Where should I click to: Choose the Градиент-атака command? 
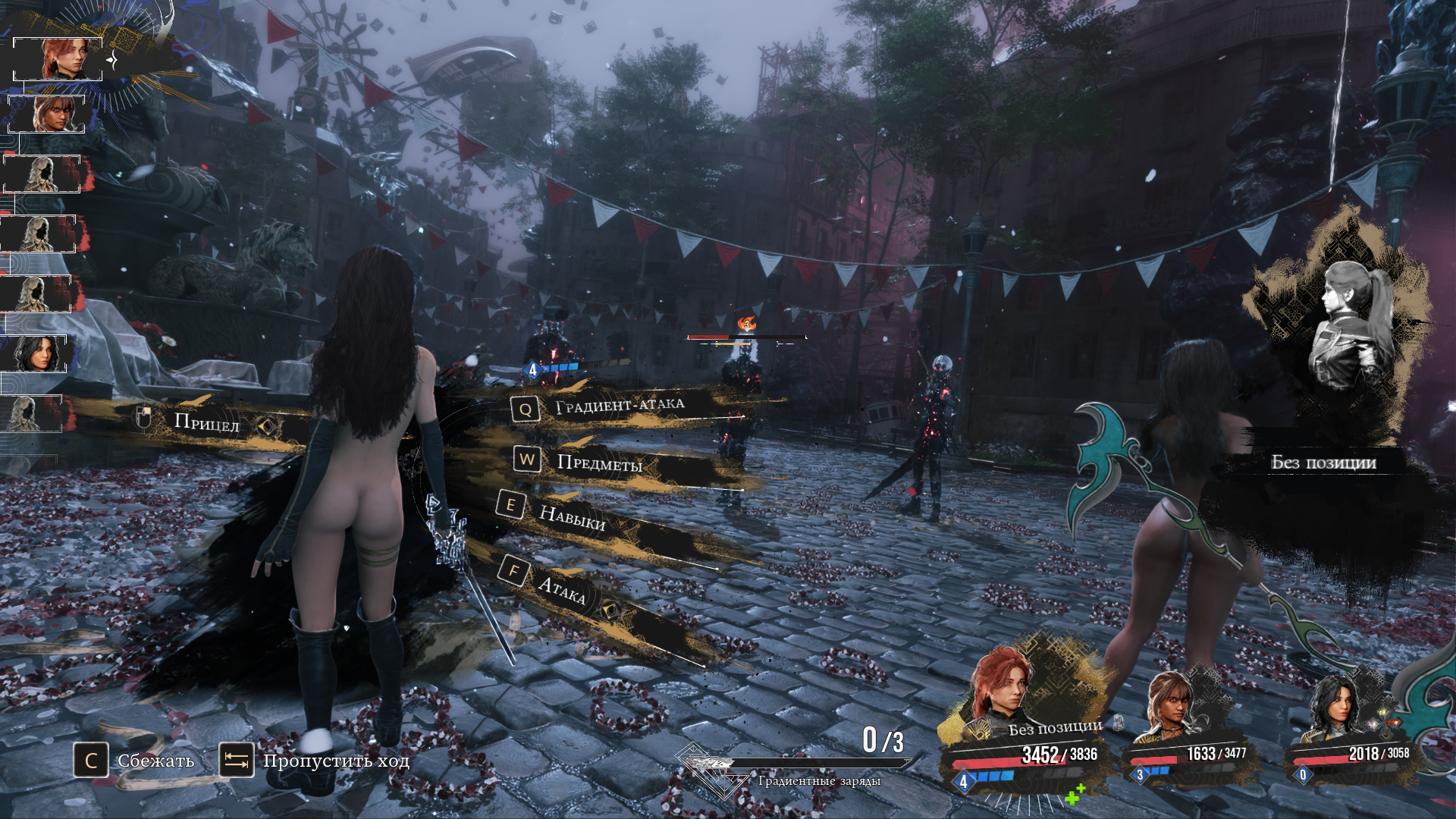point(618,406)
